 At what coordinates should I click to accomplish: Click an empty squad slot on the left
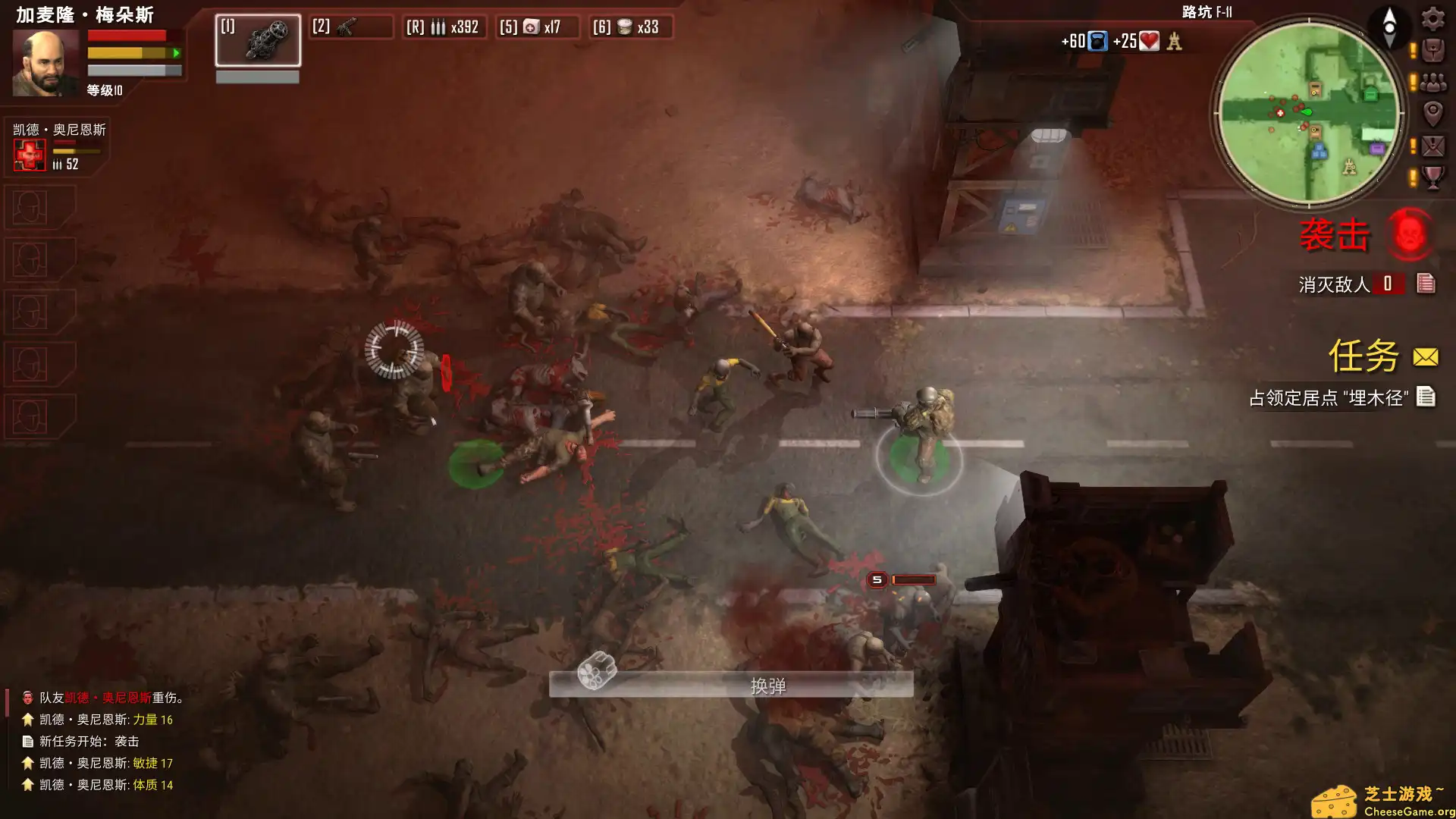coord(29,209)
